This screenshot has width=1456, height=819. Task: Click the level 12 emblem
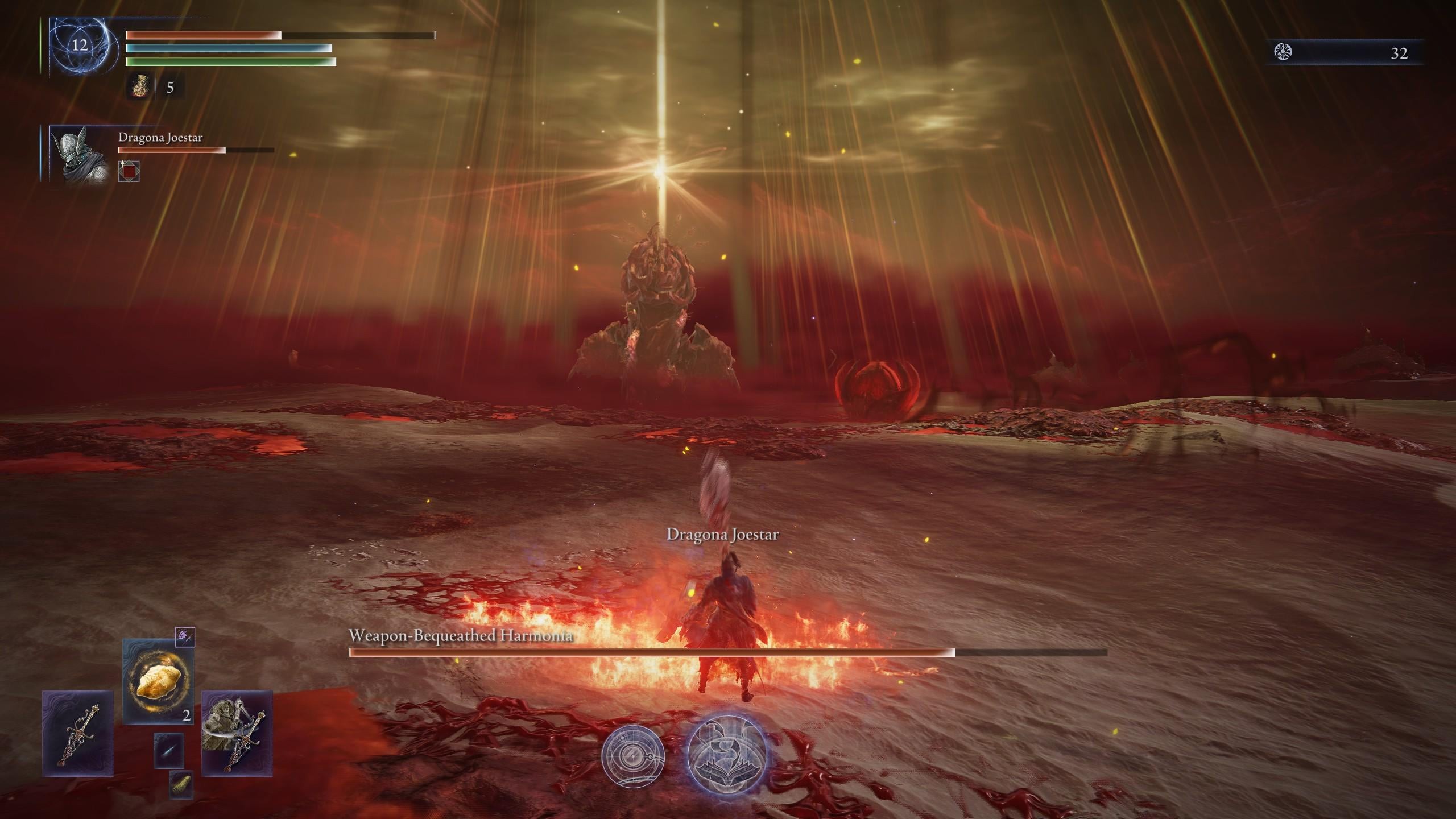point(80,45)
